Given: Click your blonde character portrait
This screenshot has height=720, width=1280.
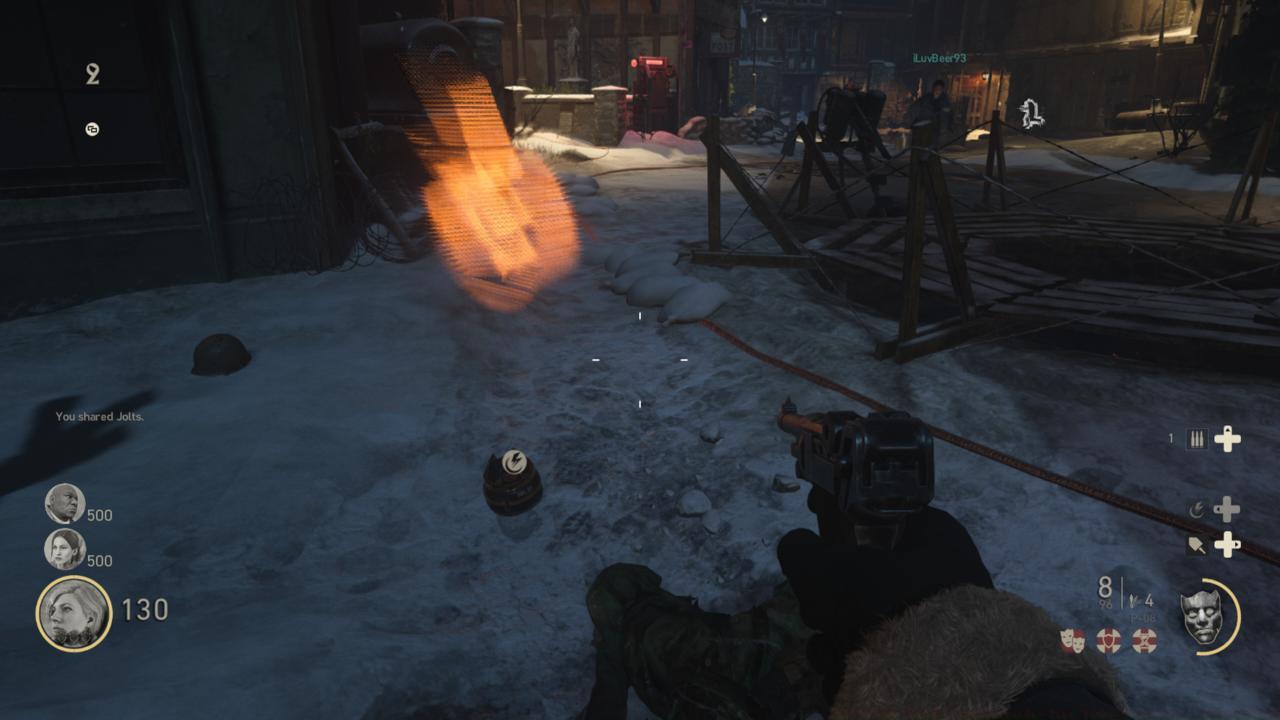Looking at the screenshot, I should coord(74,612).
